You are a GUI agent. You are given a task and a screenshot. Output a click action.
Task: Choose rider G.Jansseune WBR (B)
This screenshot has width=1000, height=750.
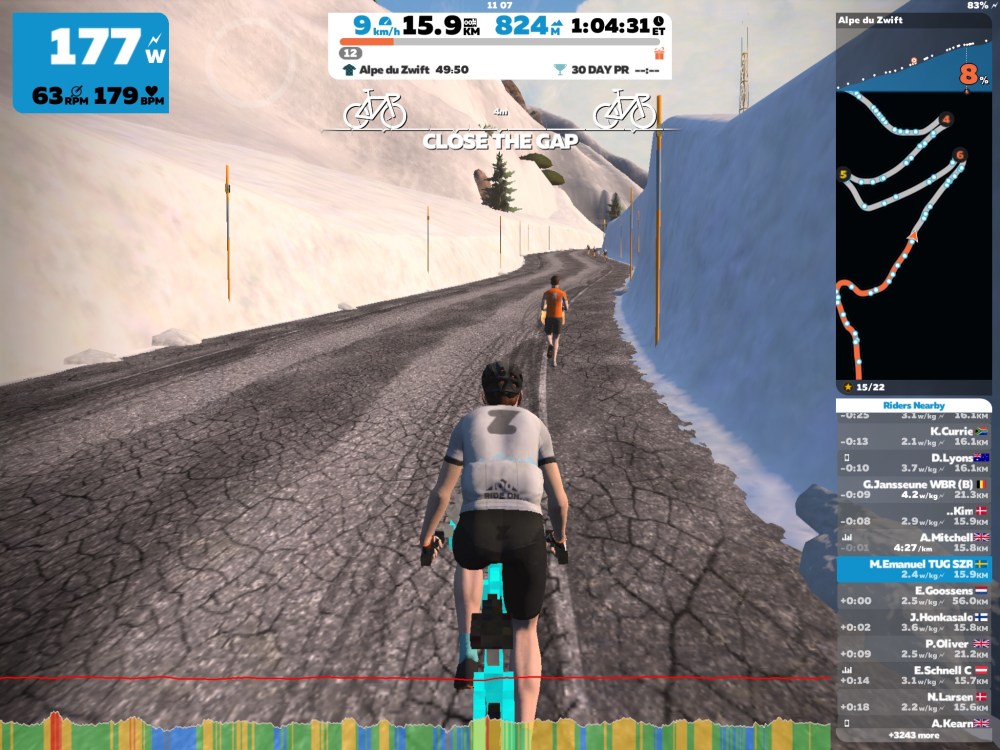[913, 488]
